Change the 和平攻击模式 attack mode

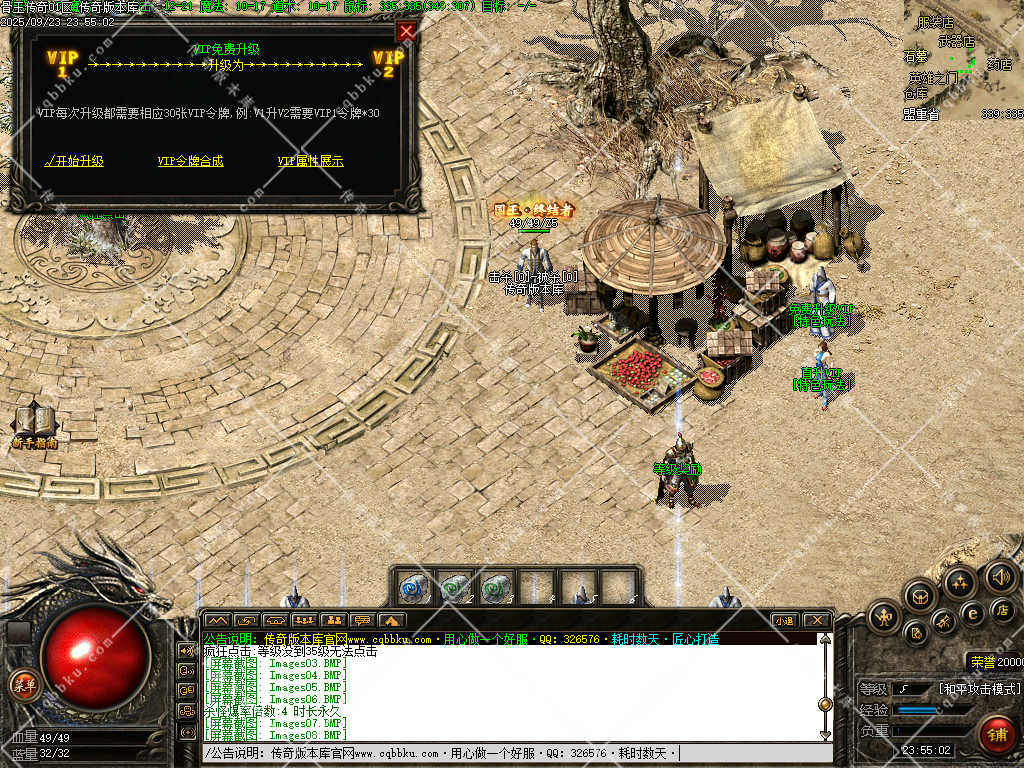(x=979, y=689)
